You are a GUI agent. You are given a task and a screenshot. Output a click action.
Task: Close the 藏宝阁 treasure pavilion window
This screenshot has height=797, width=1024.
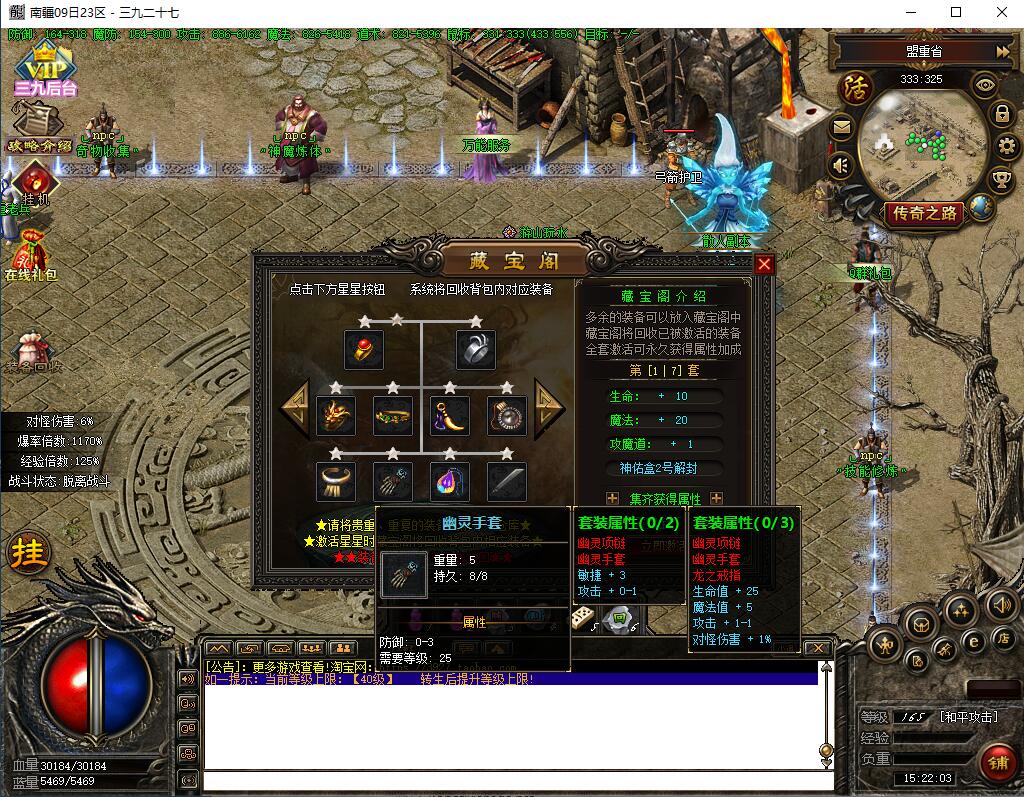(764, 264)
